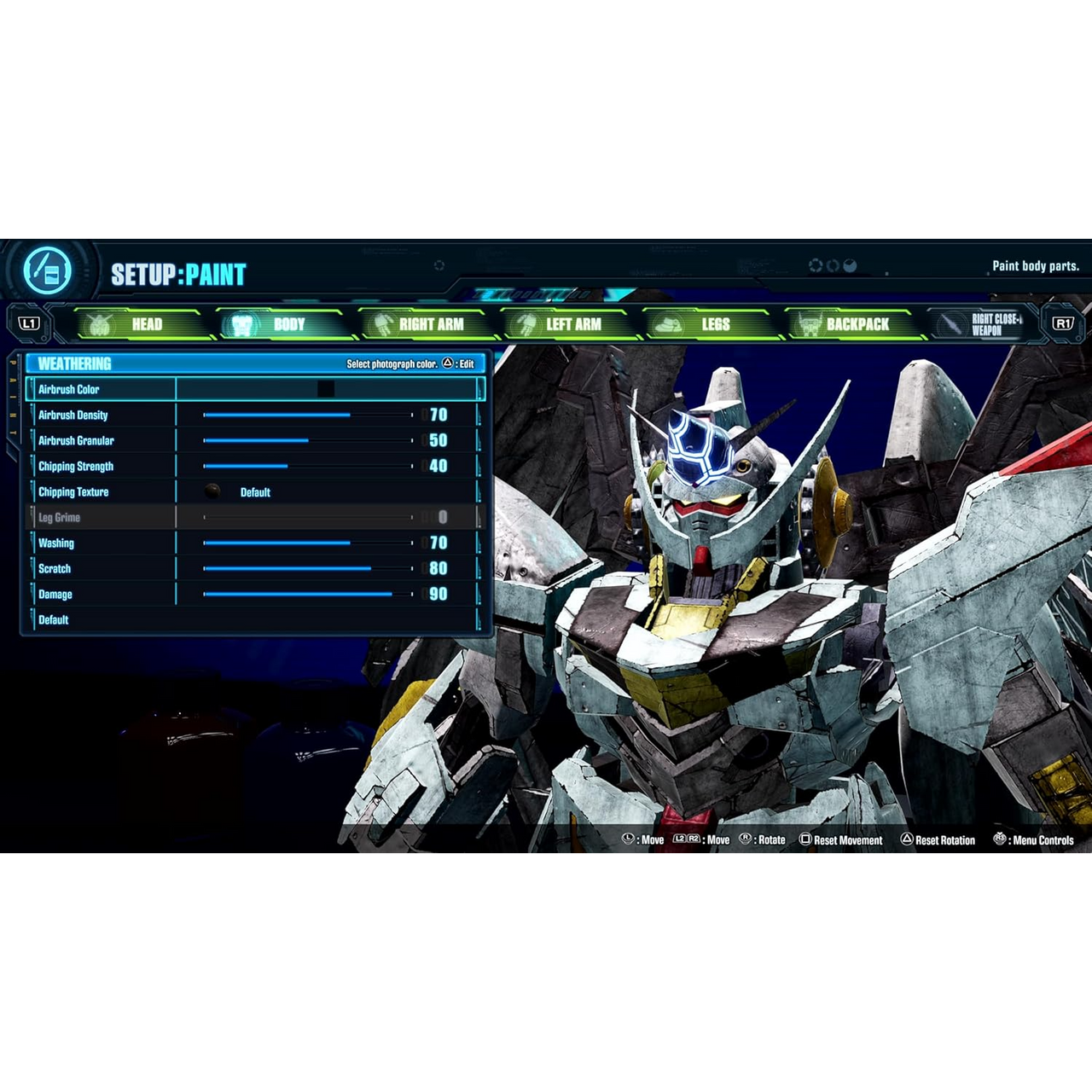Switch to the BODY tab
This screenshot has width=1092, height=1092.
pyautogui.click(x=290, y=324)
